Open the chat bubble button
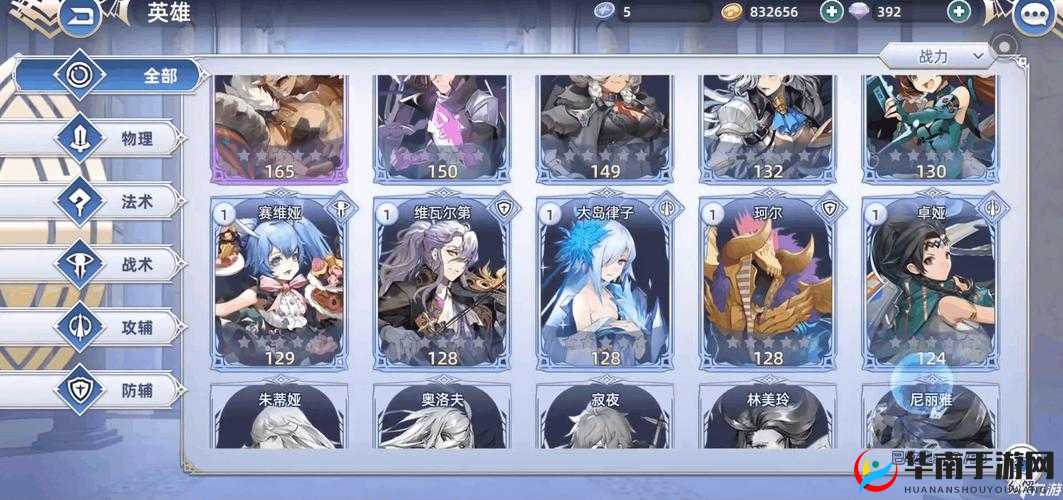This screenshot has height=500, width=1063. (1039, 16)
